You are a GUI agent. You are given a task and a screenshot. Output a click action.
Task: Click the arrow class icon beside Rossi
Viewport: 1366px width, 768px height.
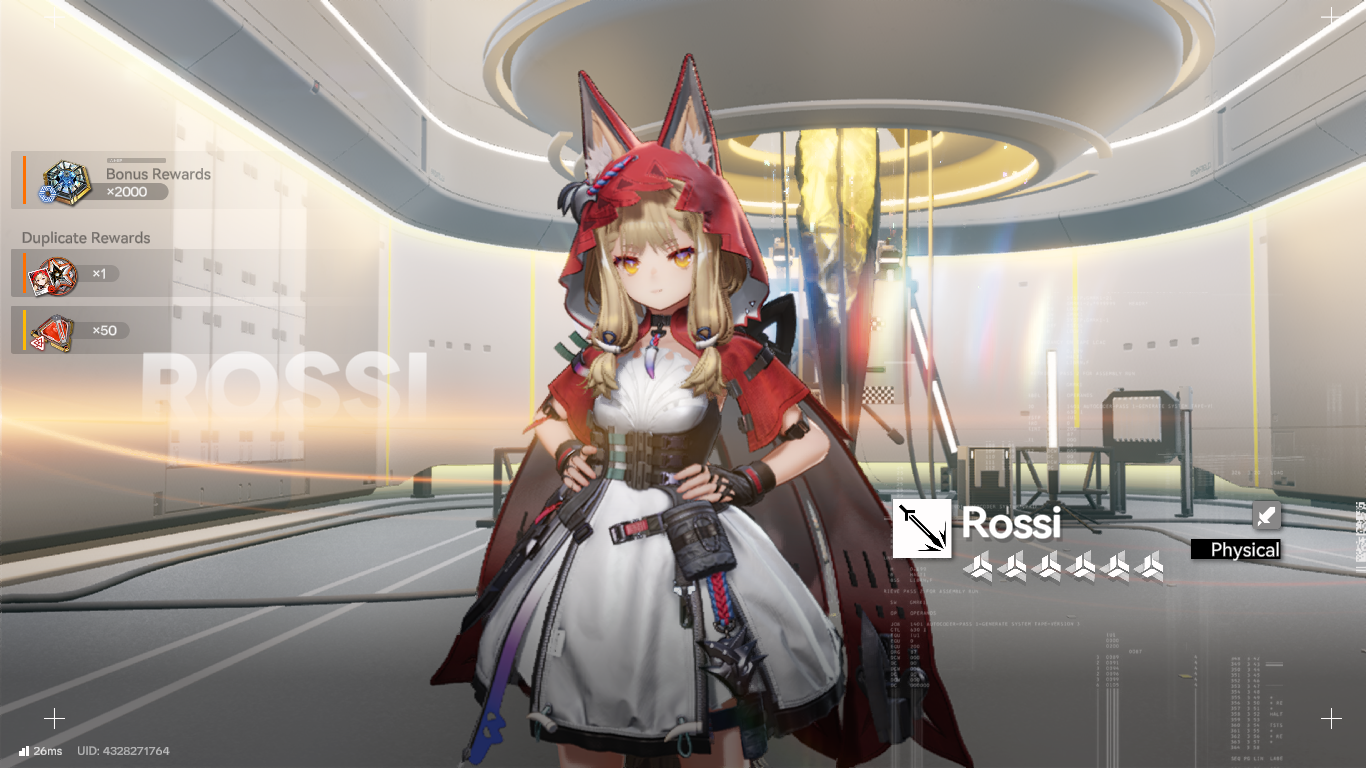(x=921, y=528)
